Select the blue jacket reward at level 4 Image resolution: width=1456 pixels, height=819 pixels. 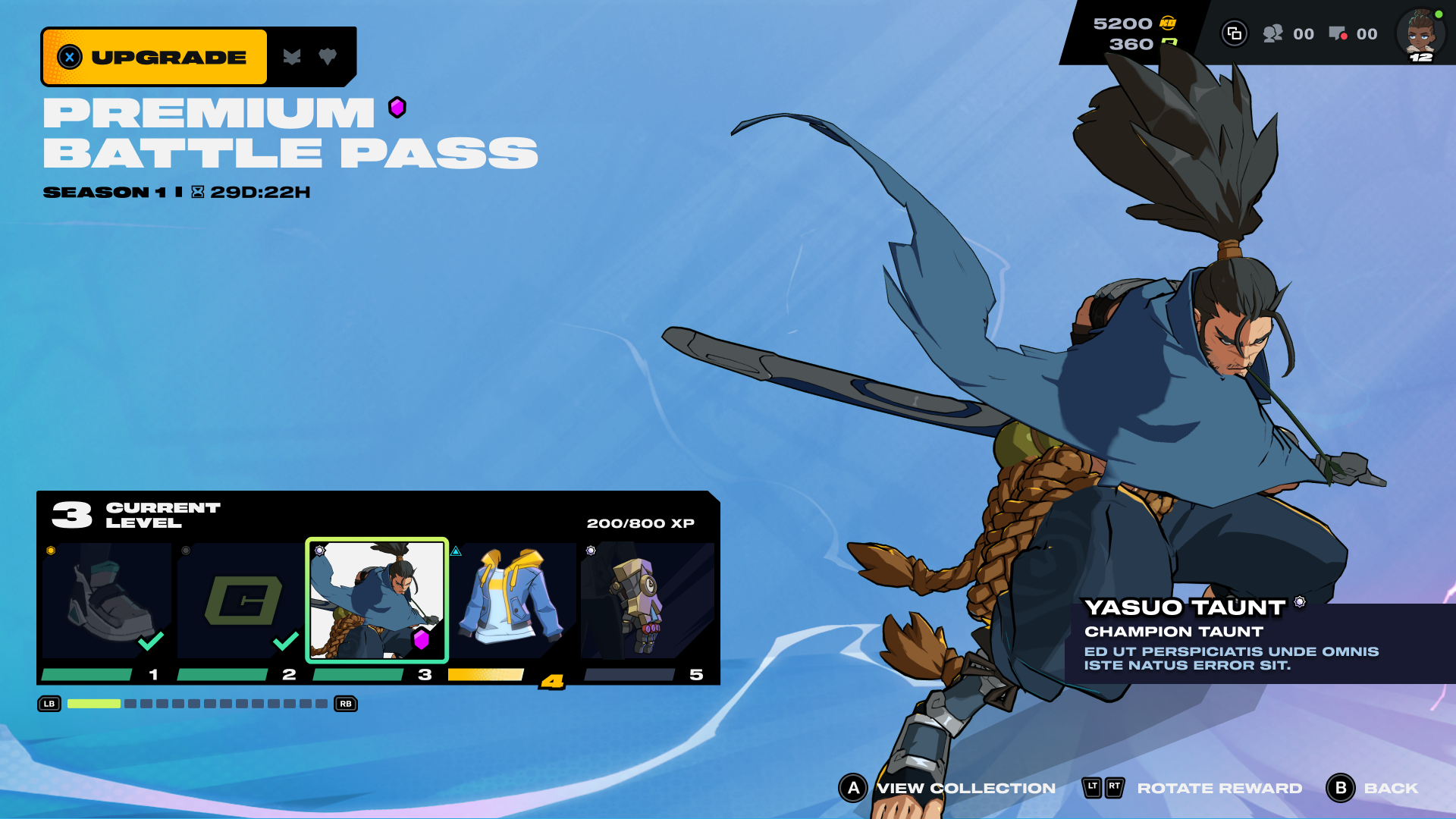pos(513,601)
